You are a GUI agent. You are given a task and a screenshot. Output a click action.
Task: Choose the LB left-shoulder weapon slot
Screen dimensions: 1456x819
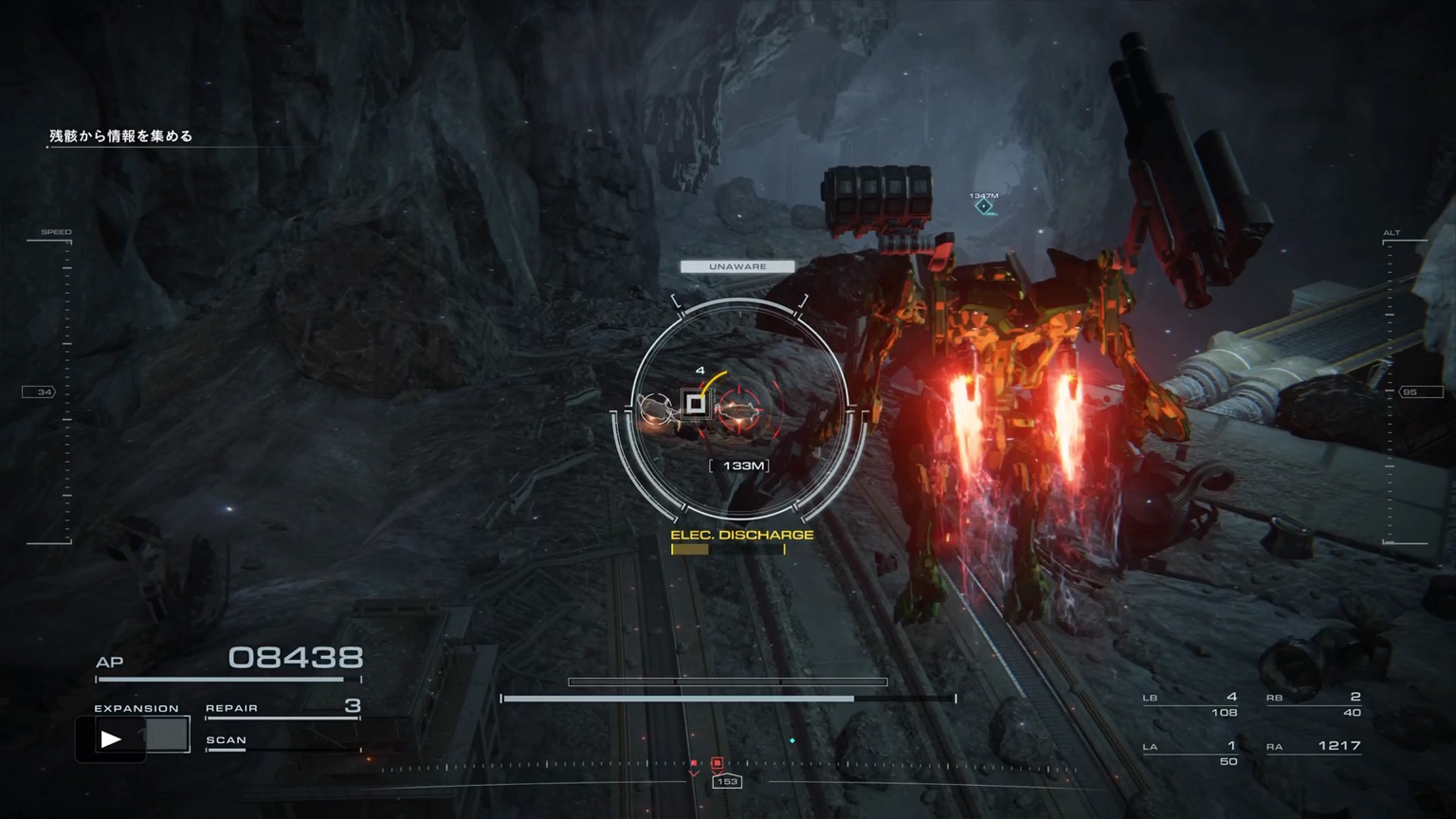click(x=1191, y=704)
